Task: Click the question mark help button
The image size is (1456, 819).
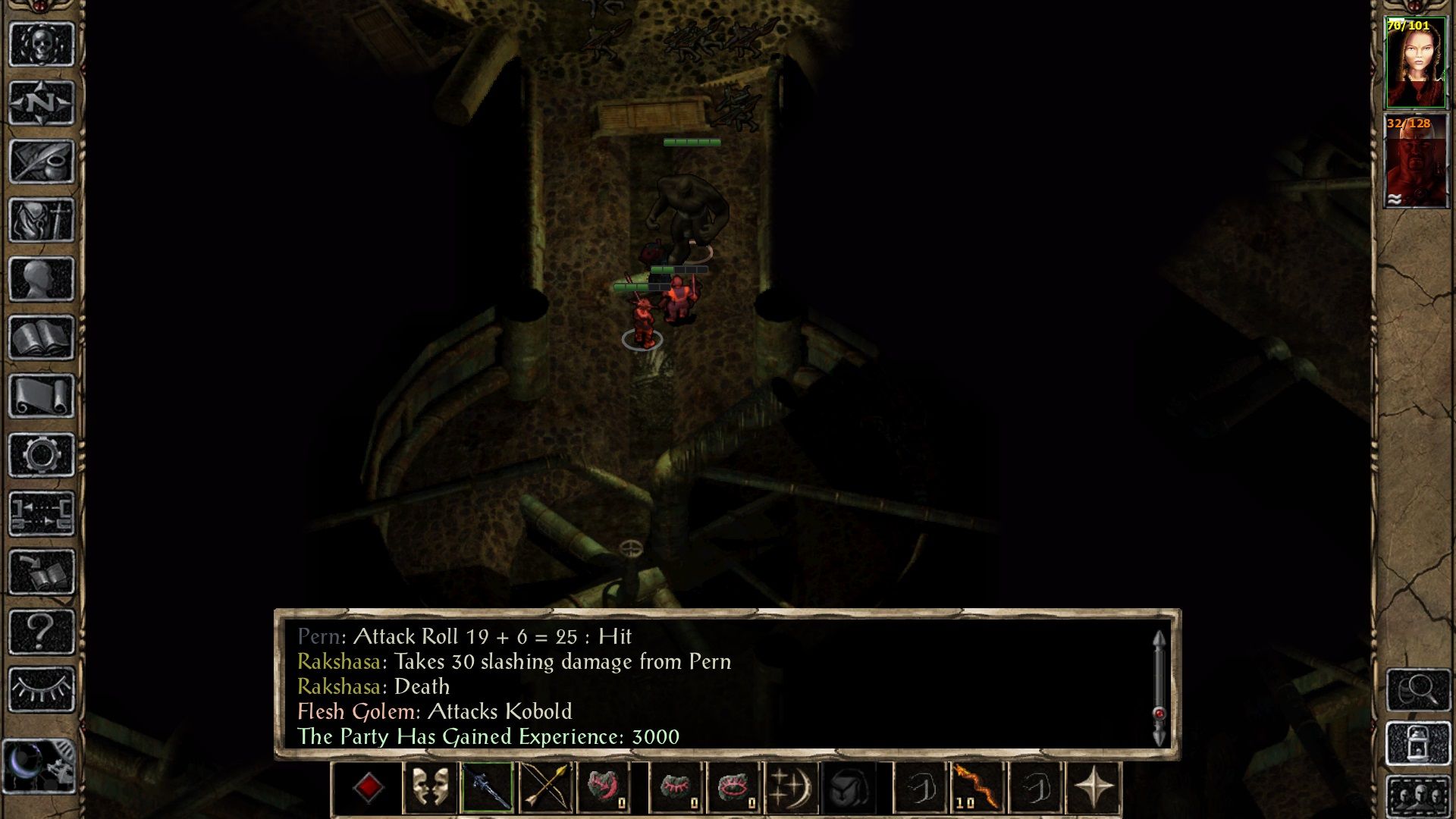Action: coord(42,631)
